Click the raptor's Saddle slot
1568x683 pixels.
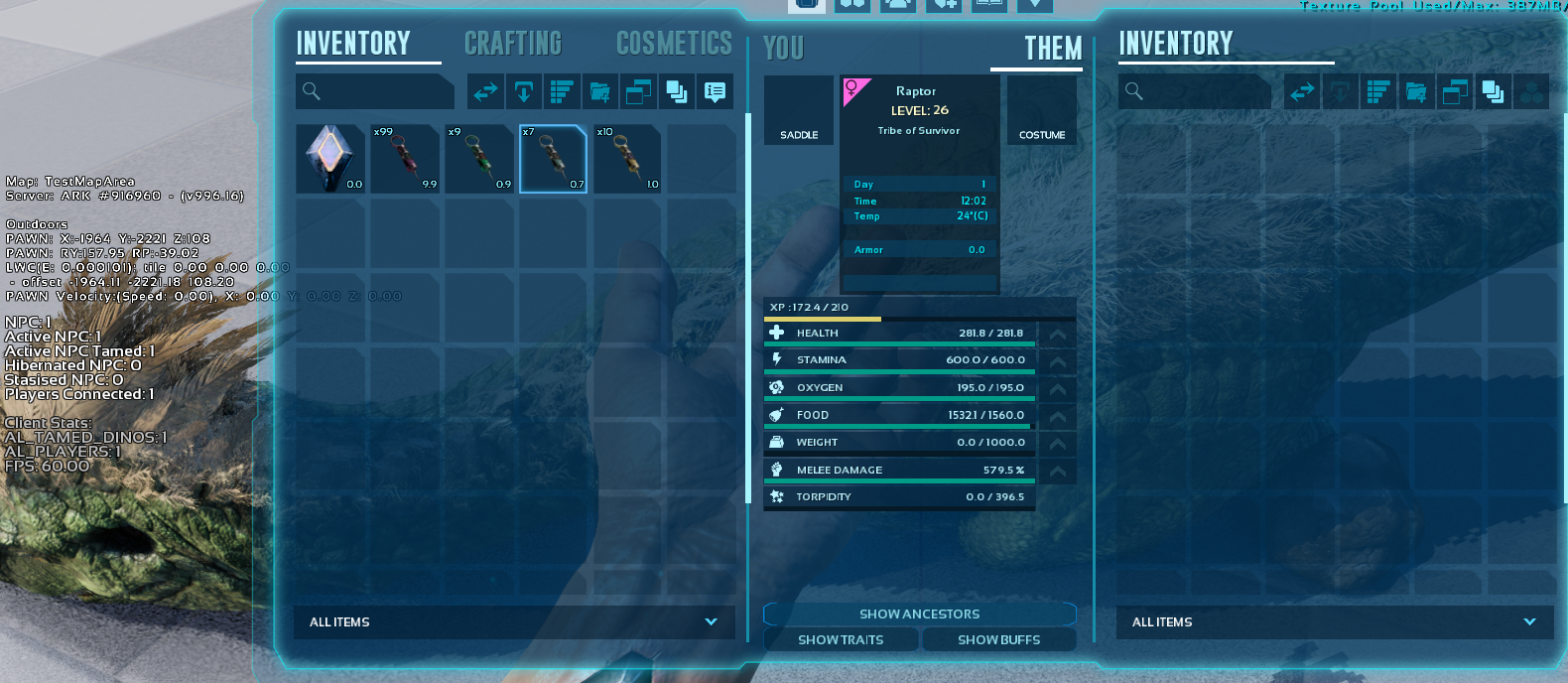(799, 110)
